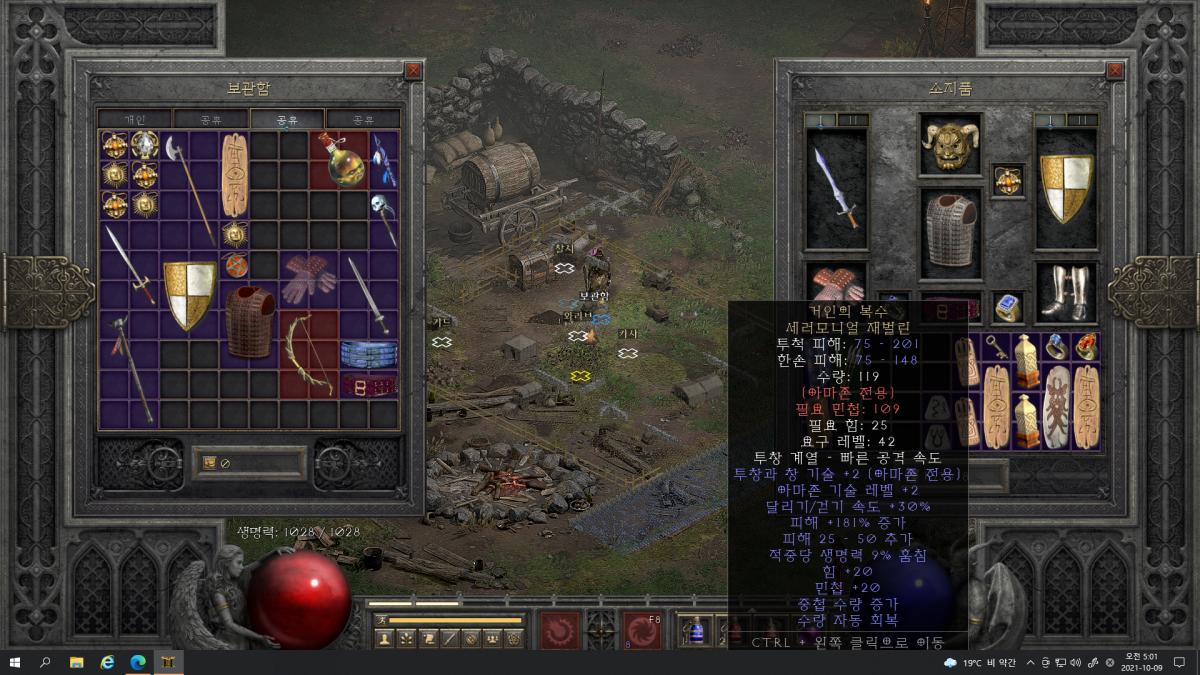1200x675 pixels.
Task: Use the blue mana potion in belt
Action: coord(696,631)
